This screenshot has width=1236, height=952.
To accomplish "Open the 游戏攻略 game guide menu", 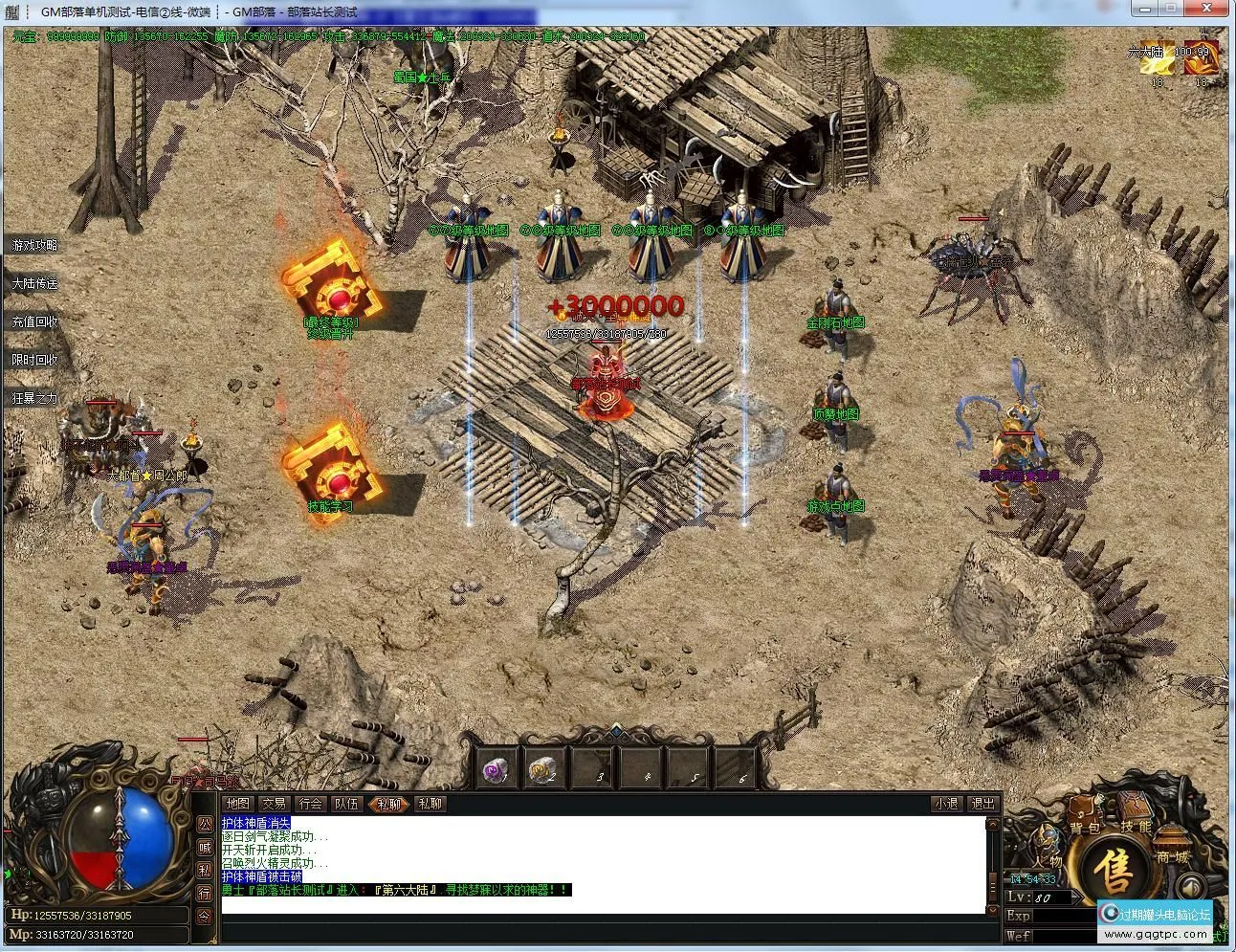I will [x=34, y=246].
